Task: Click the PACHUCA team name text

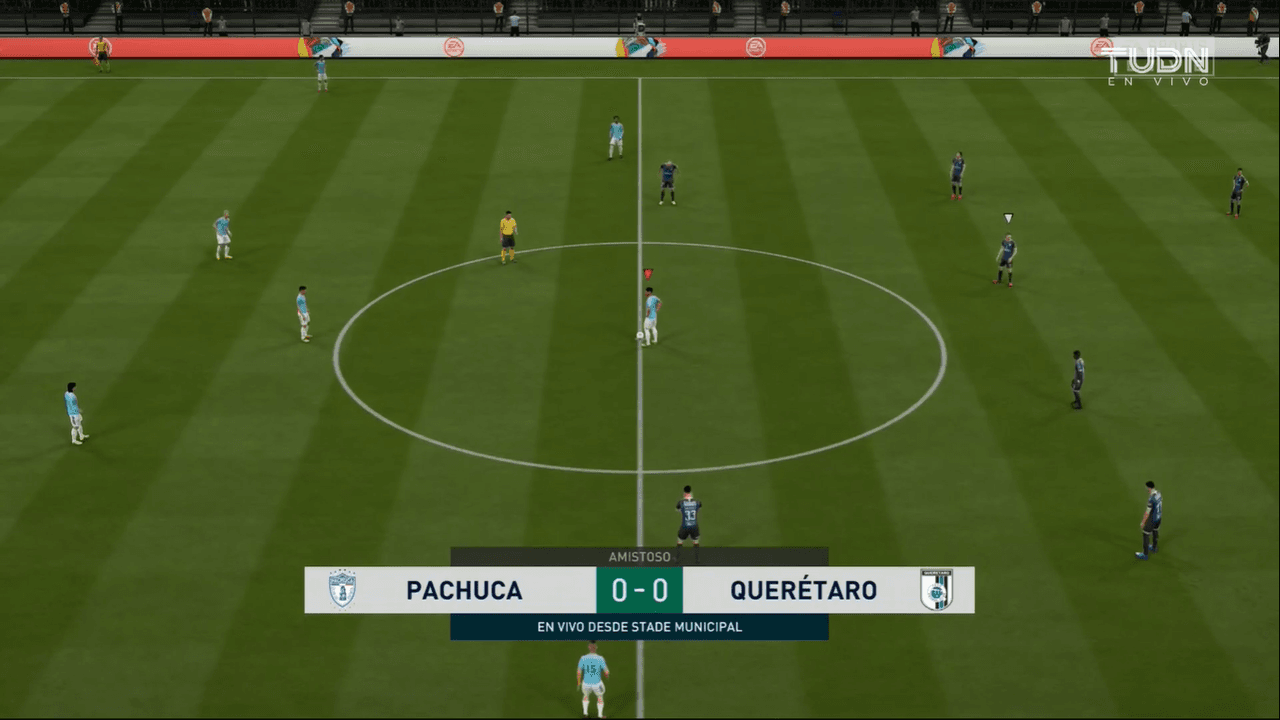Action: tap(462, 590)
